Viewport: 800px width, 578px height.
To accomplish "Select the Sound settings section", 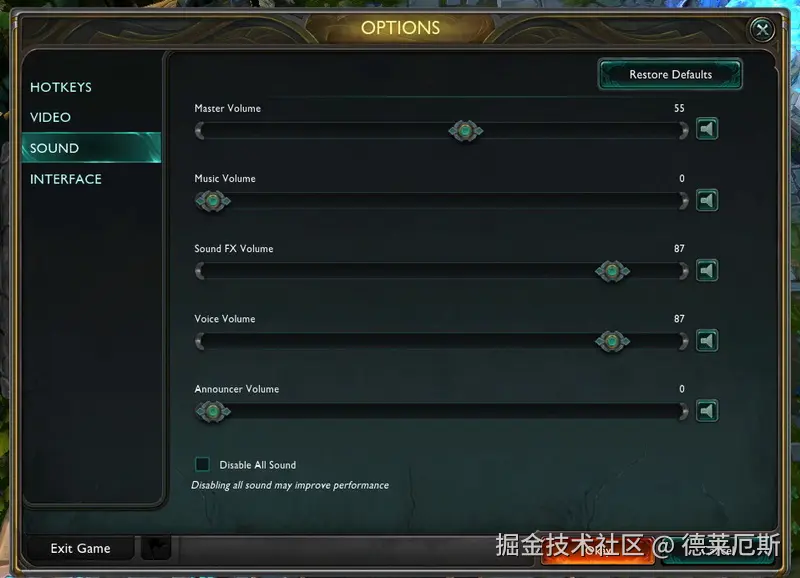I will (x=55, y=148).
